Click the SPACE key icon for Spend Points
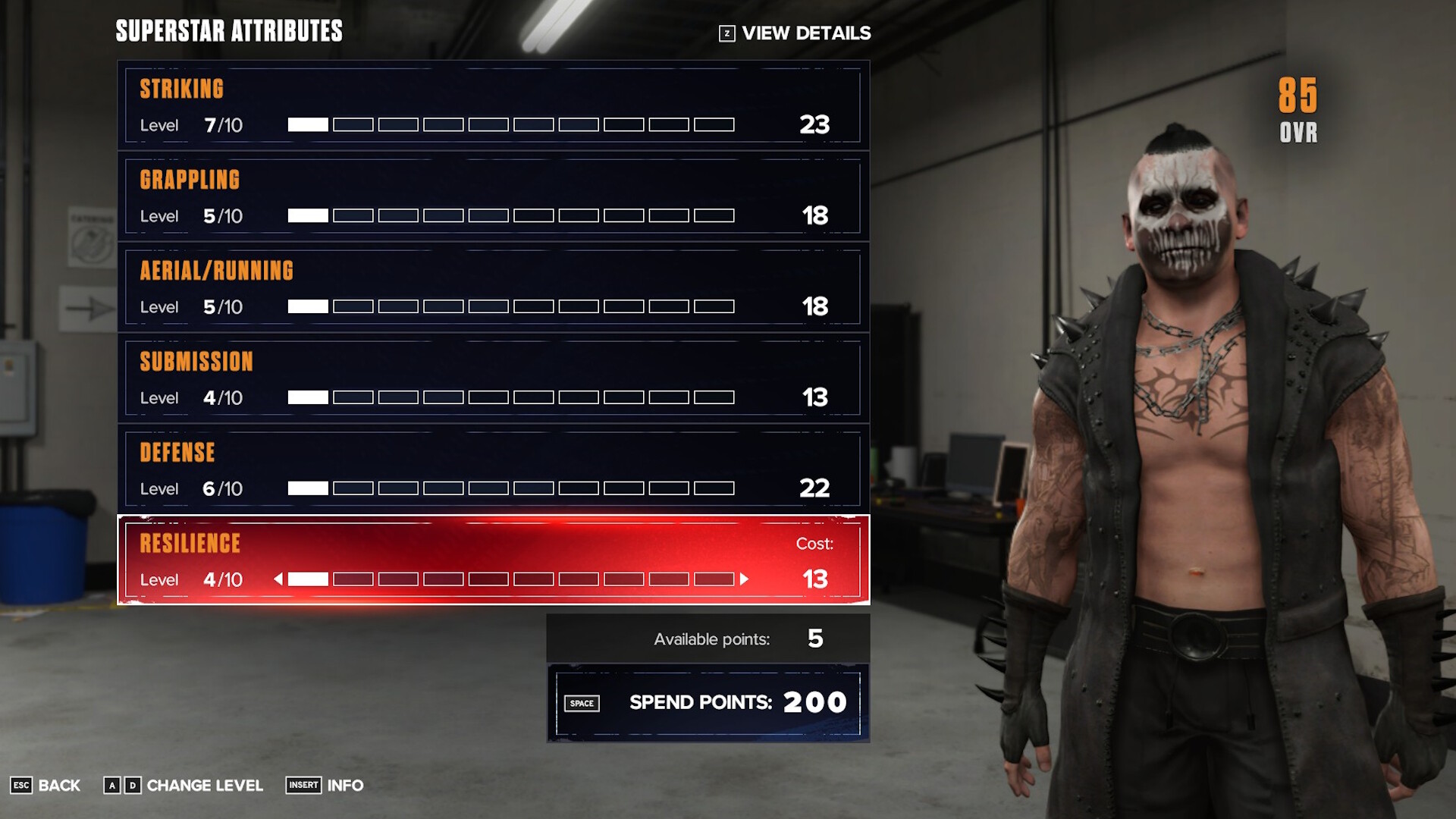This screenshot has width=1456, height=819. (x=582, y=703)
